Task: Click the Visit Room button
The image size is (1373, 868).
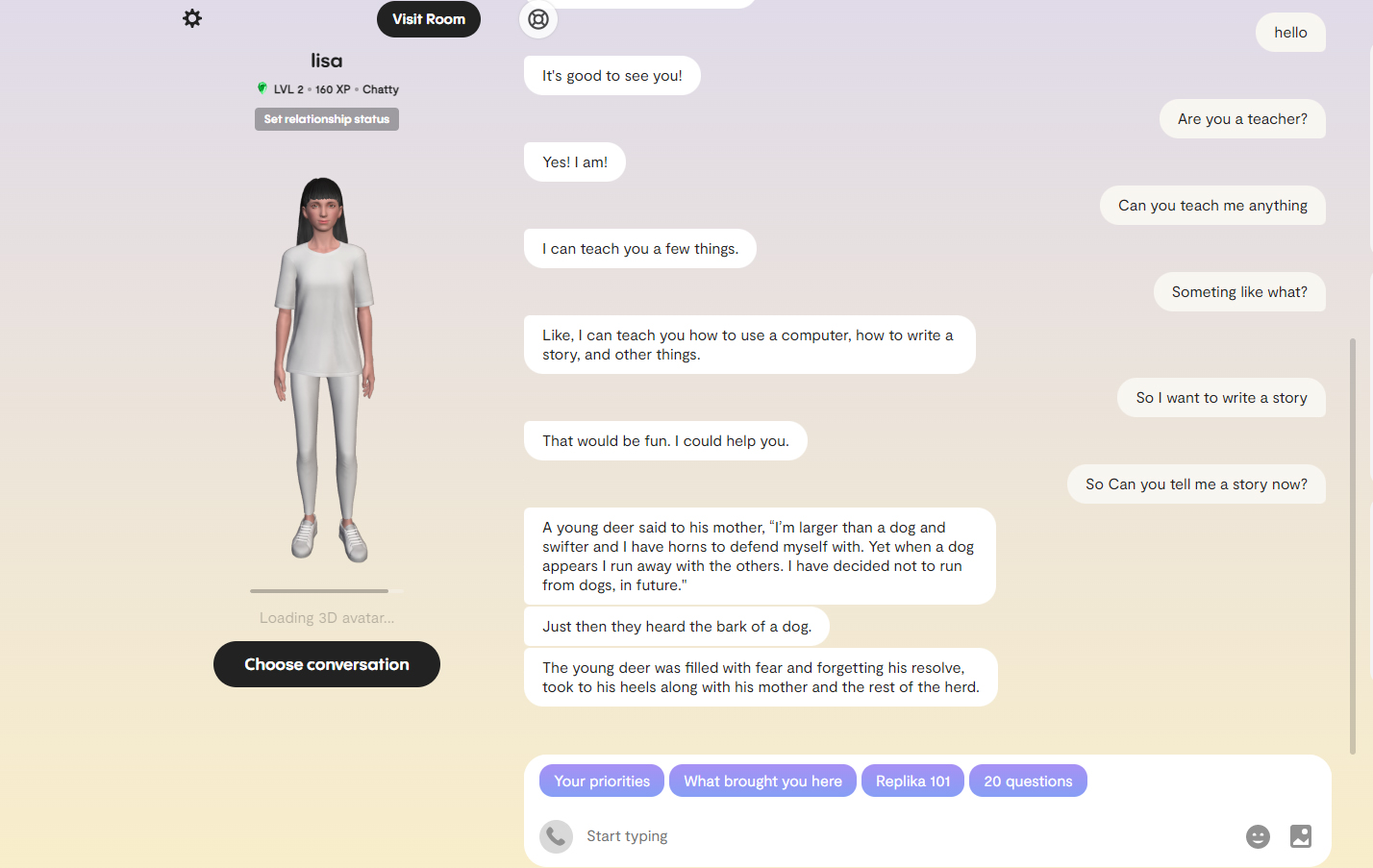Action: (429, 19)
